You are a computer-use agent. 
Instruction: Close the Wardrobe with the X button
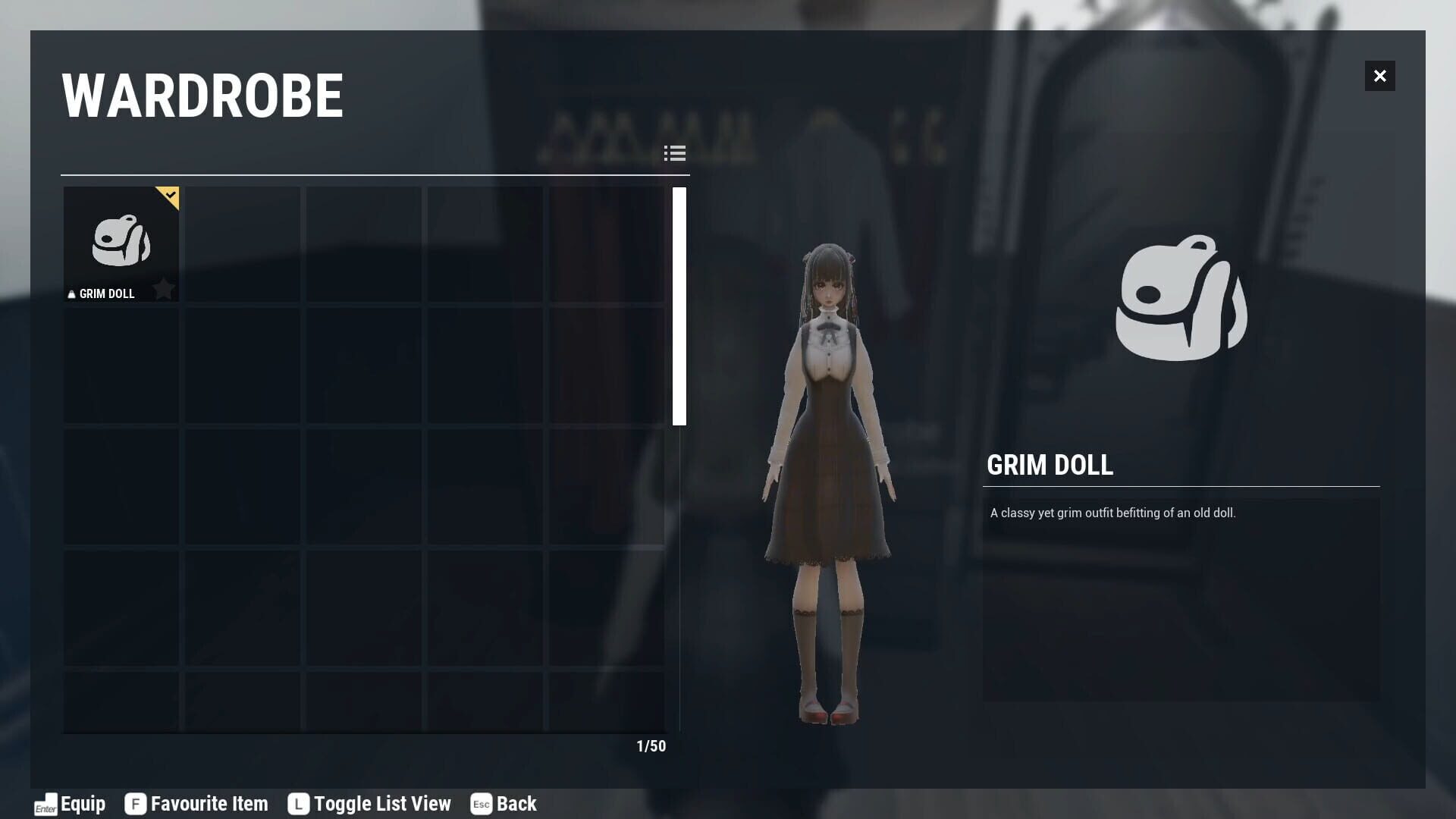[1379, 76]
